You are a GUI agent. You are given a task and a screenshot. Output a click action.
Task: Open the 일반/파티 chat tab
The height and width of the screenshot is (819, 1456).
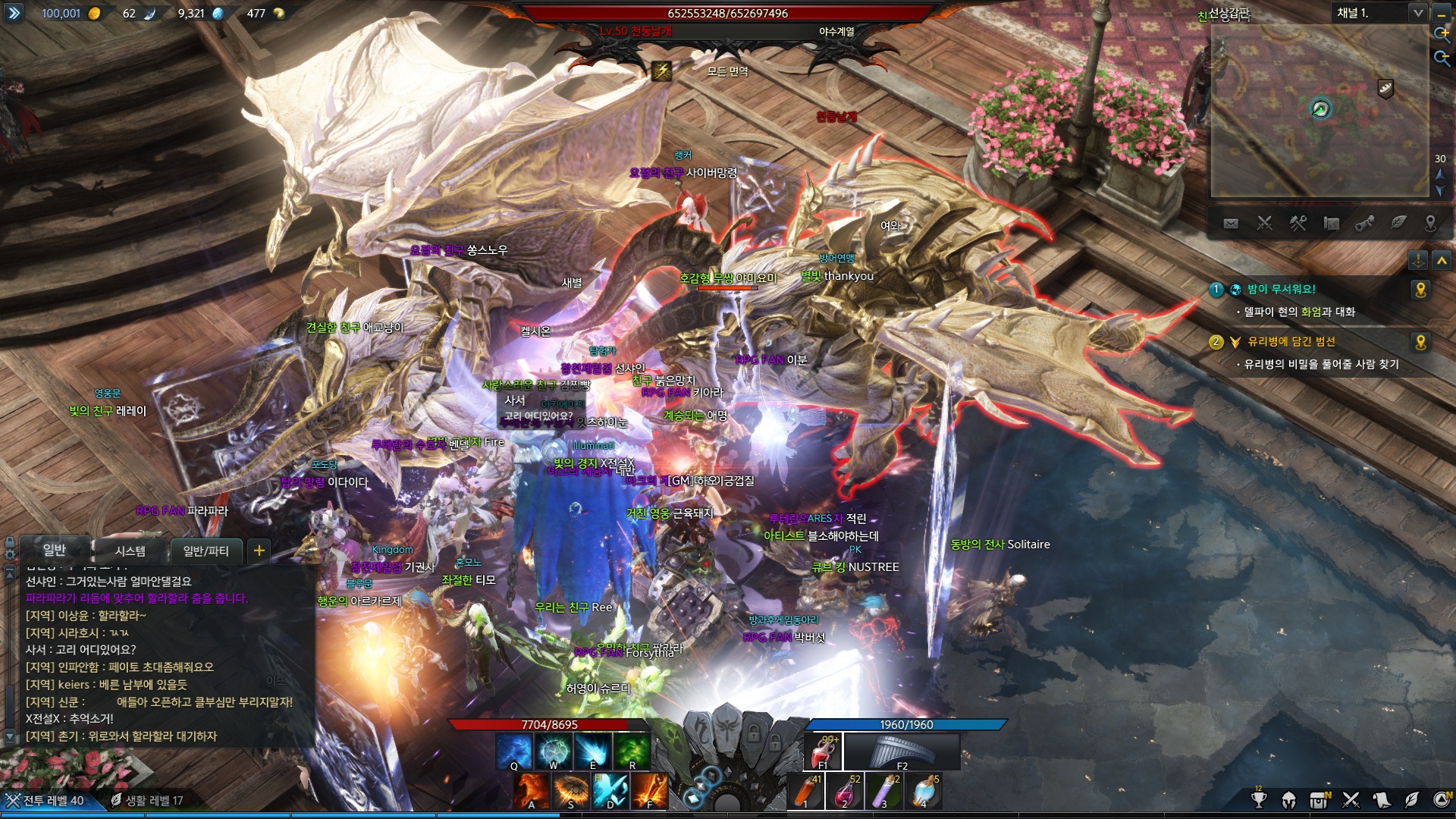[x=206, y=551]
